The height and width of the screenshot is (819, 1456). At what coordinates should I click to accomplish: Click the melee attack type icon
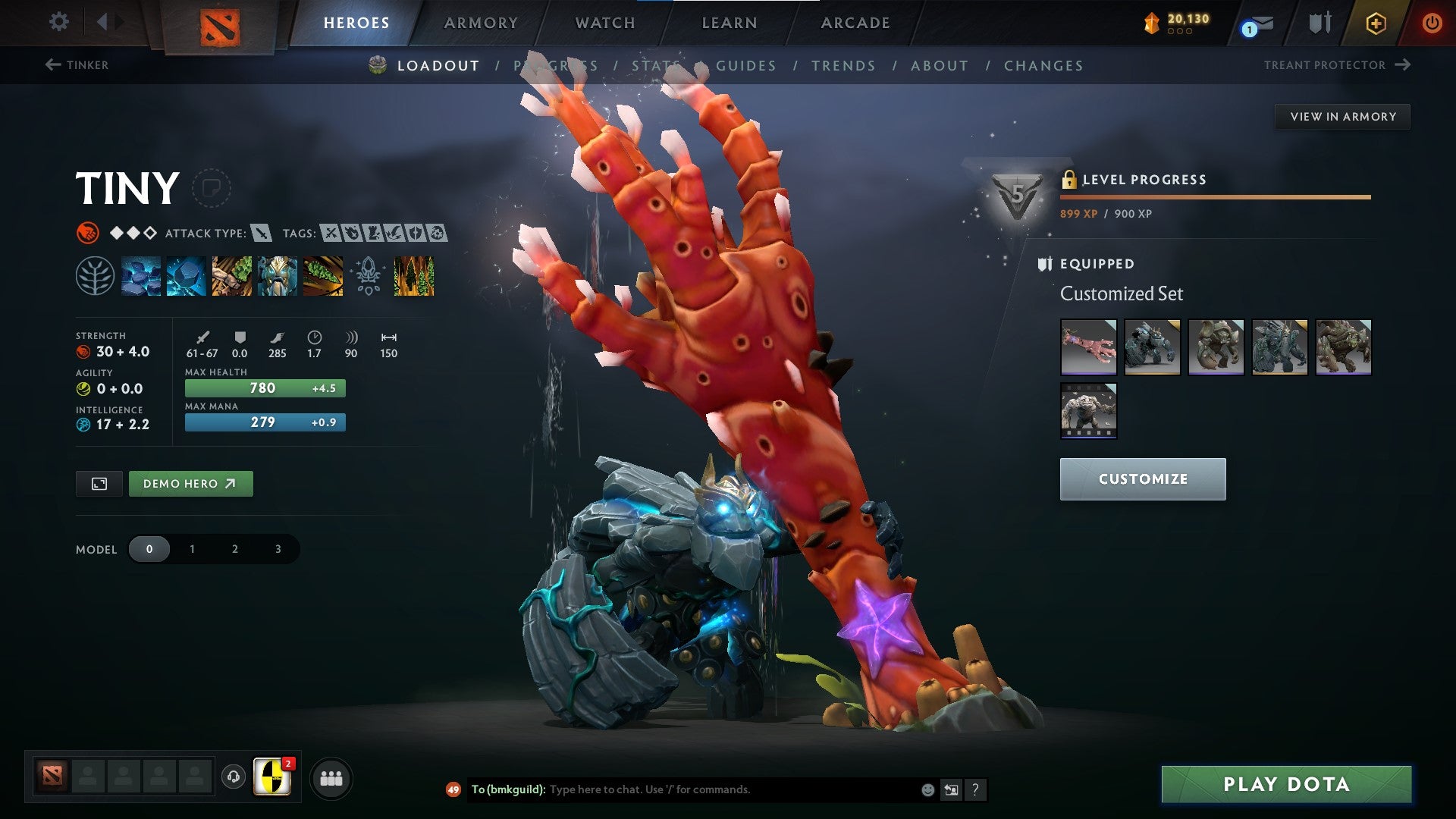262,234
